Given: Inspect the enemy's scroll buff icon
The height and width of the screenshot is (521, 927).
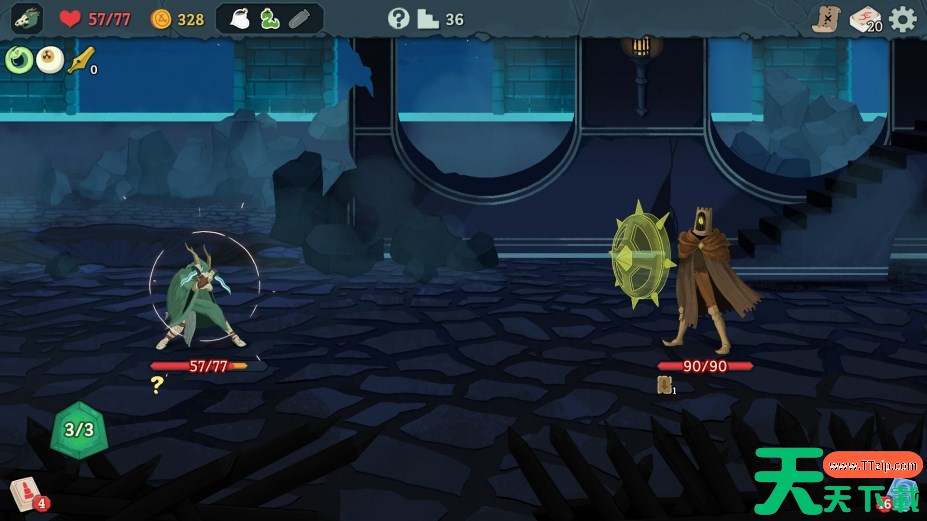Looking at the screenshot, I should (664, 384).
